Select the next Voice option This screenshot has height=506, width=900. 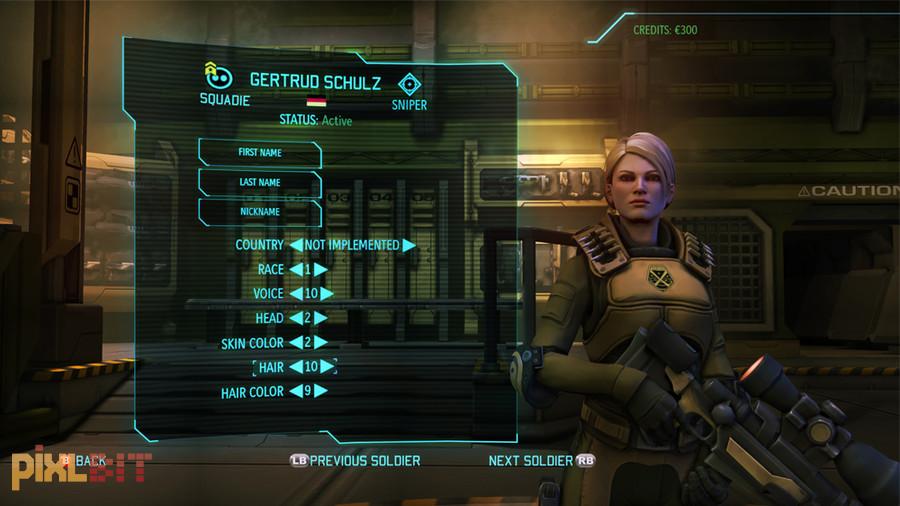pos(326,294)
